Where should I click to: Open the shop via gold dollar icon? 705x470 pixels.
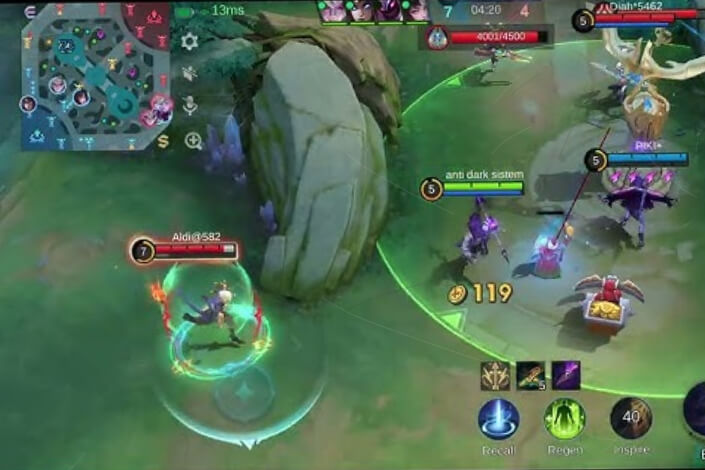click(x=163, y=140)
